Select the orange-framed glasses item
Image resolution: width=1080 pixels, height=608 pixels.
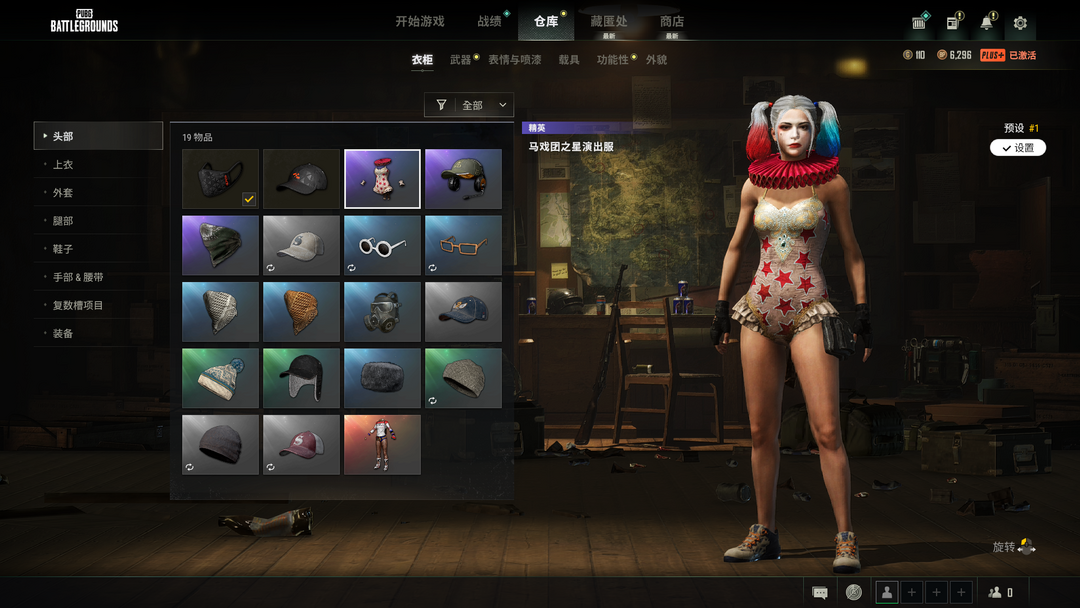463,245
